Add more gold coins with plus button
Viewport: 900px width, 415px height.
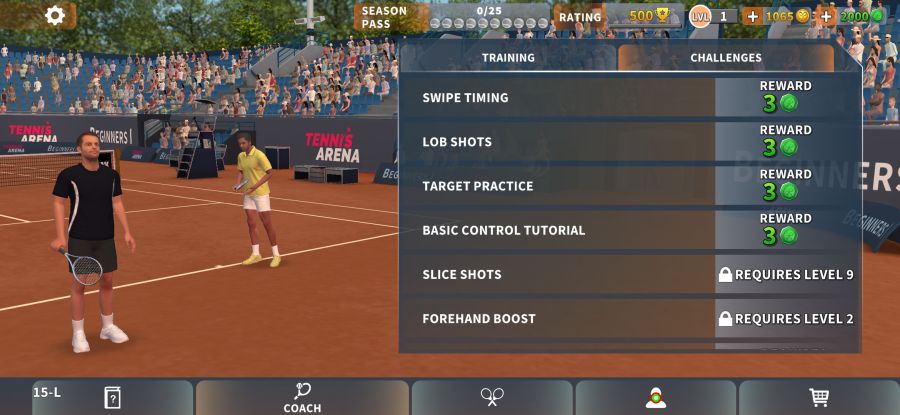tap(752, 16)
